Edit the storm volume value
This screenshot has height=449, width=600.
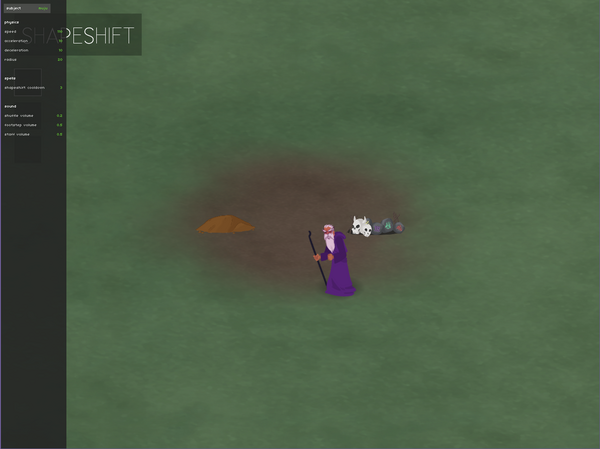[x=60, y=133]
